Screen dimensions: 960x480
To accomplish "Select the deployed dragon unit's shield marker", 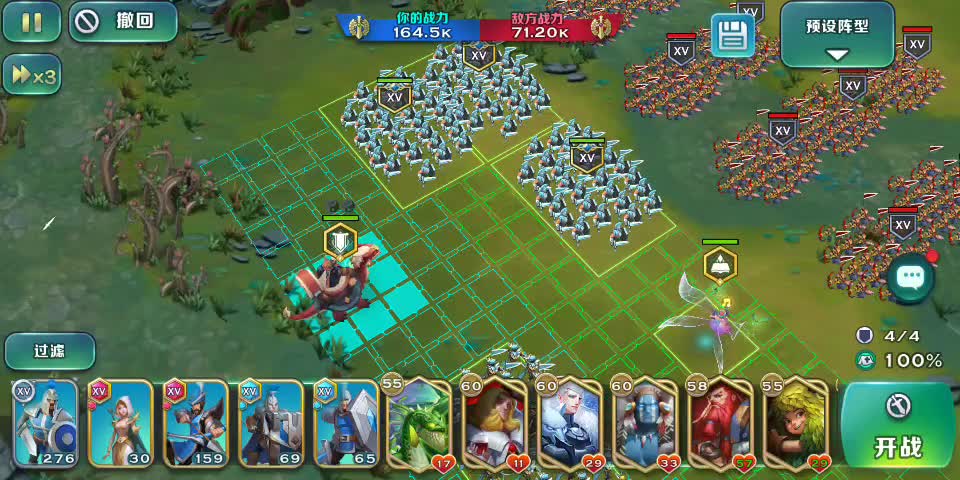I will (340, 242).
